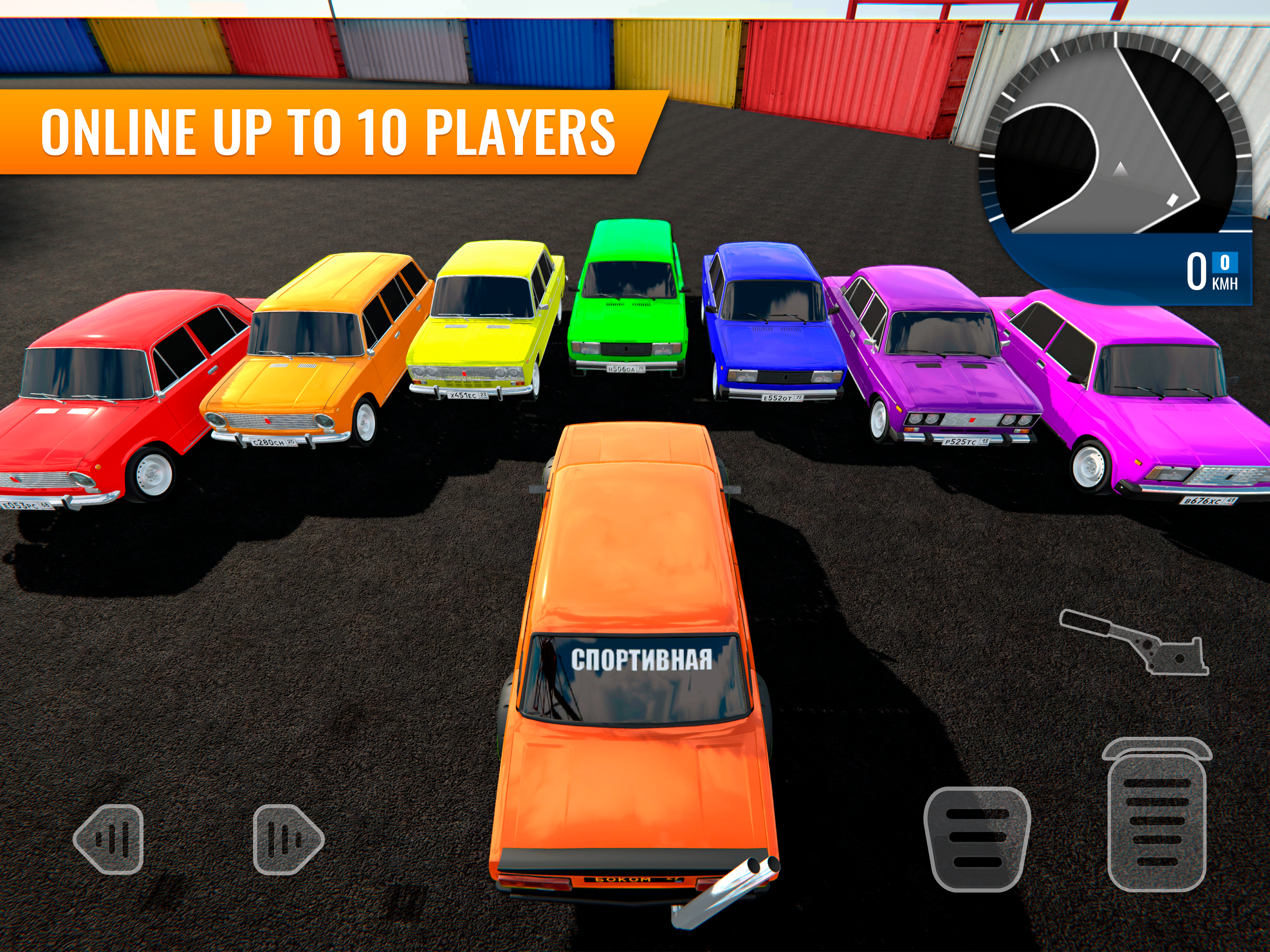Viewport: 1270px width, 952px height.
Task: Tap the steer left arrow button
Action: pos(109,839)
